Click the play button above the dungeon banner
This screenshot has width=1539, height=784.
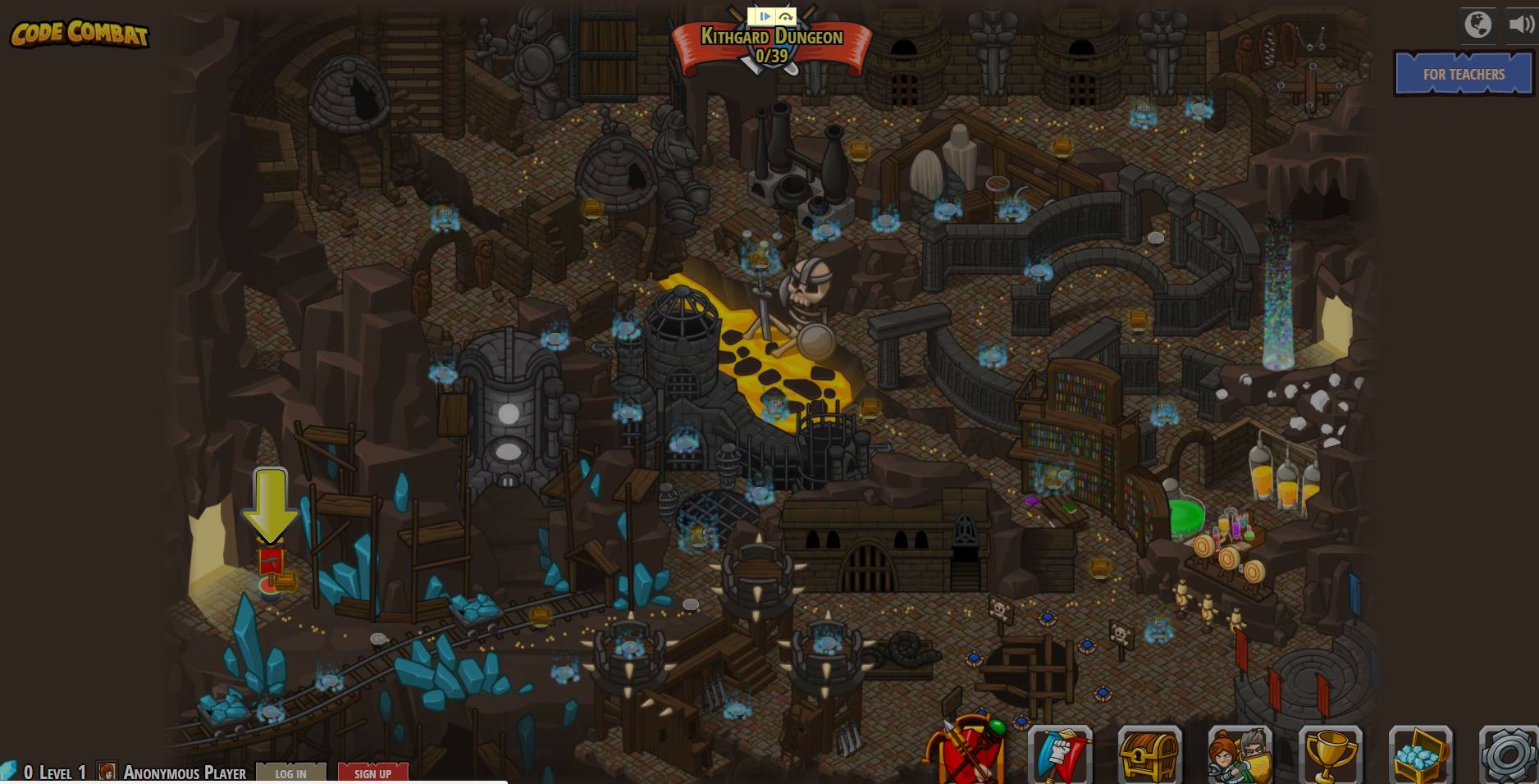tap(764, 16)
